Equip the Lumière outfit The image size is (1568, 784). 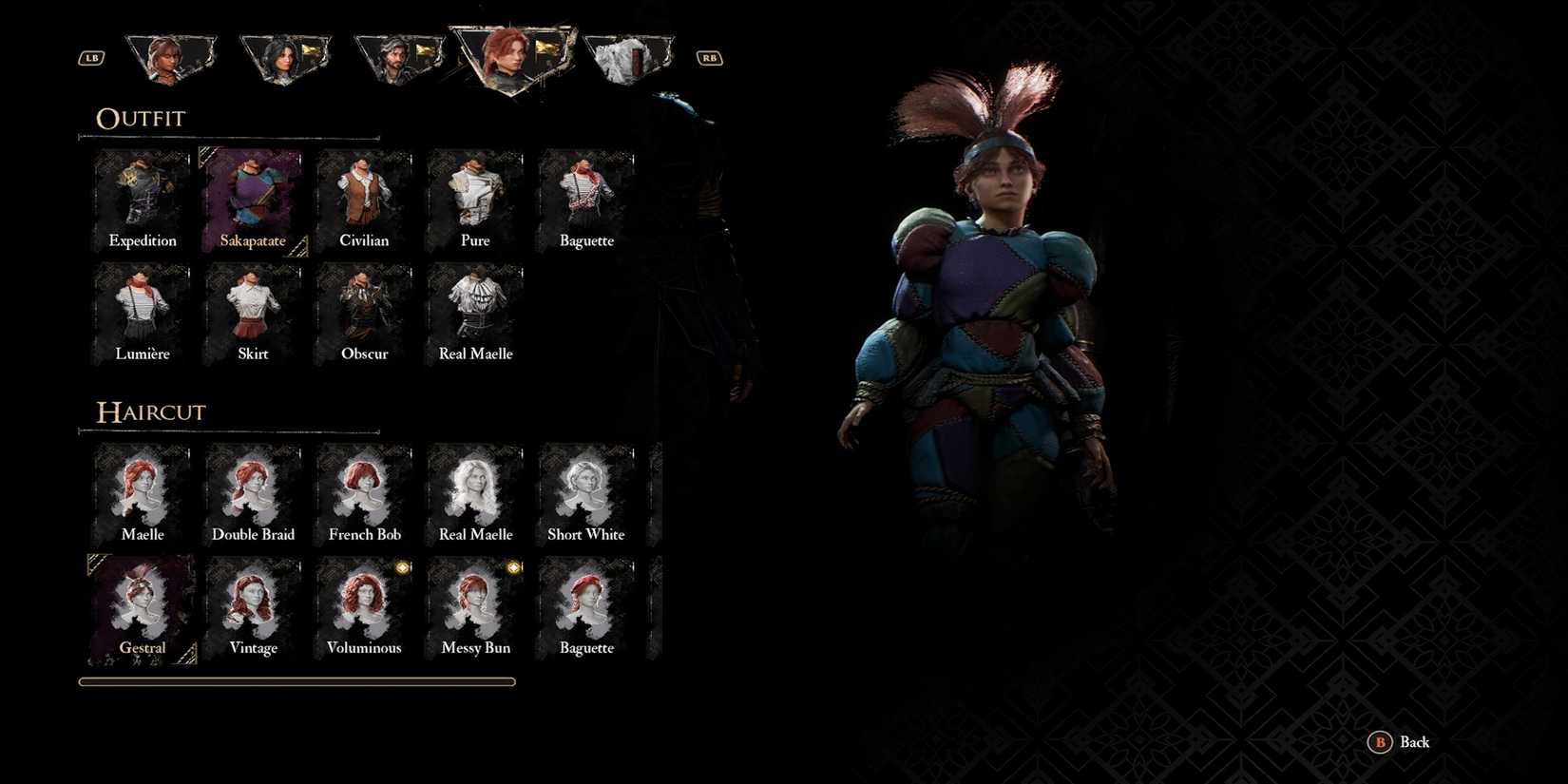coord(141,310)
